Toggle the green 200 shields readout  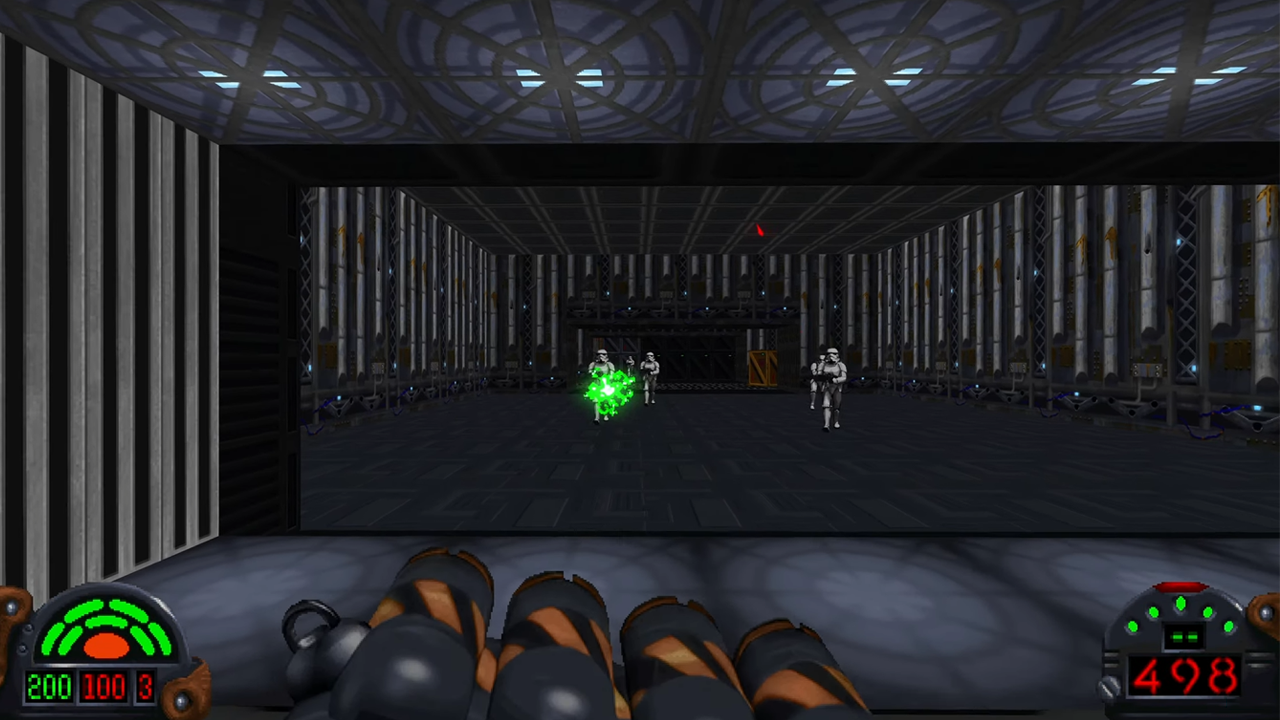[50, 686]
